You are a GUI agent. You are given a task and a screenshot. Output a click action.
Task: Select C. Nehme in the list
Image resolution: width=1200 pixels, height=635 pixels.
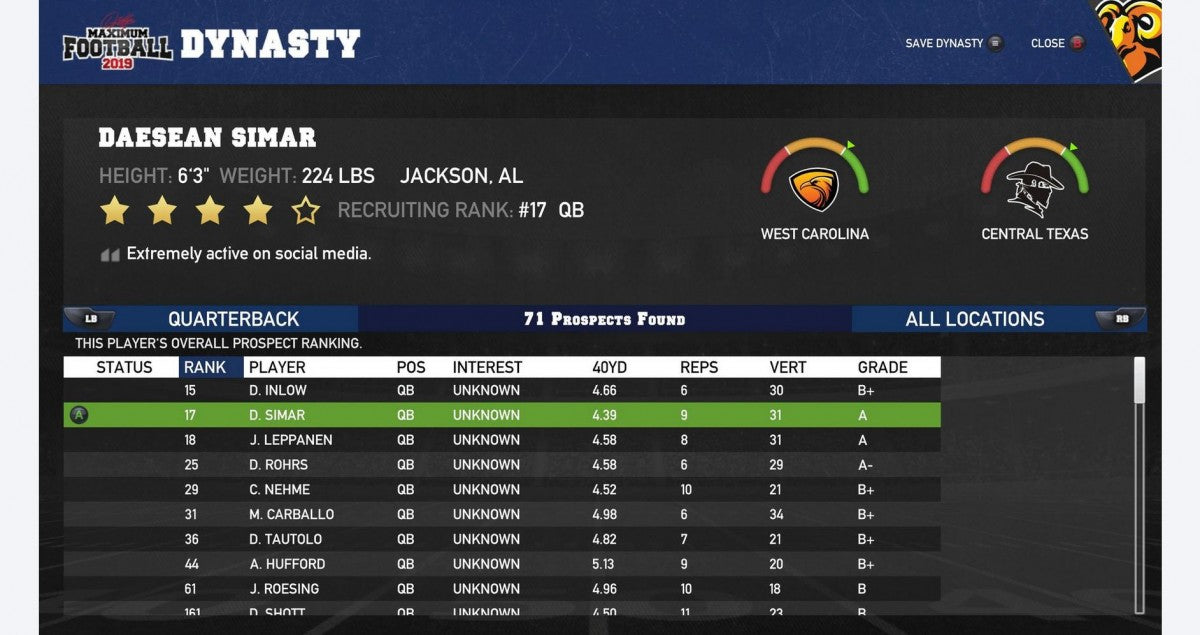(x=500, y=490)
